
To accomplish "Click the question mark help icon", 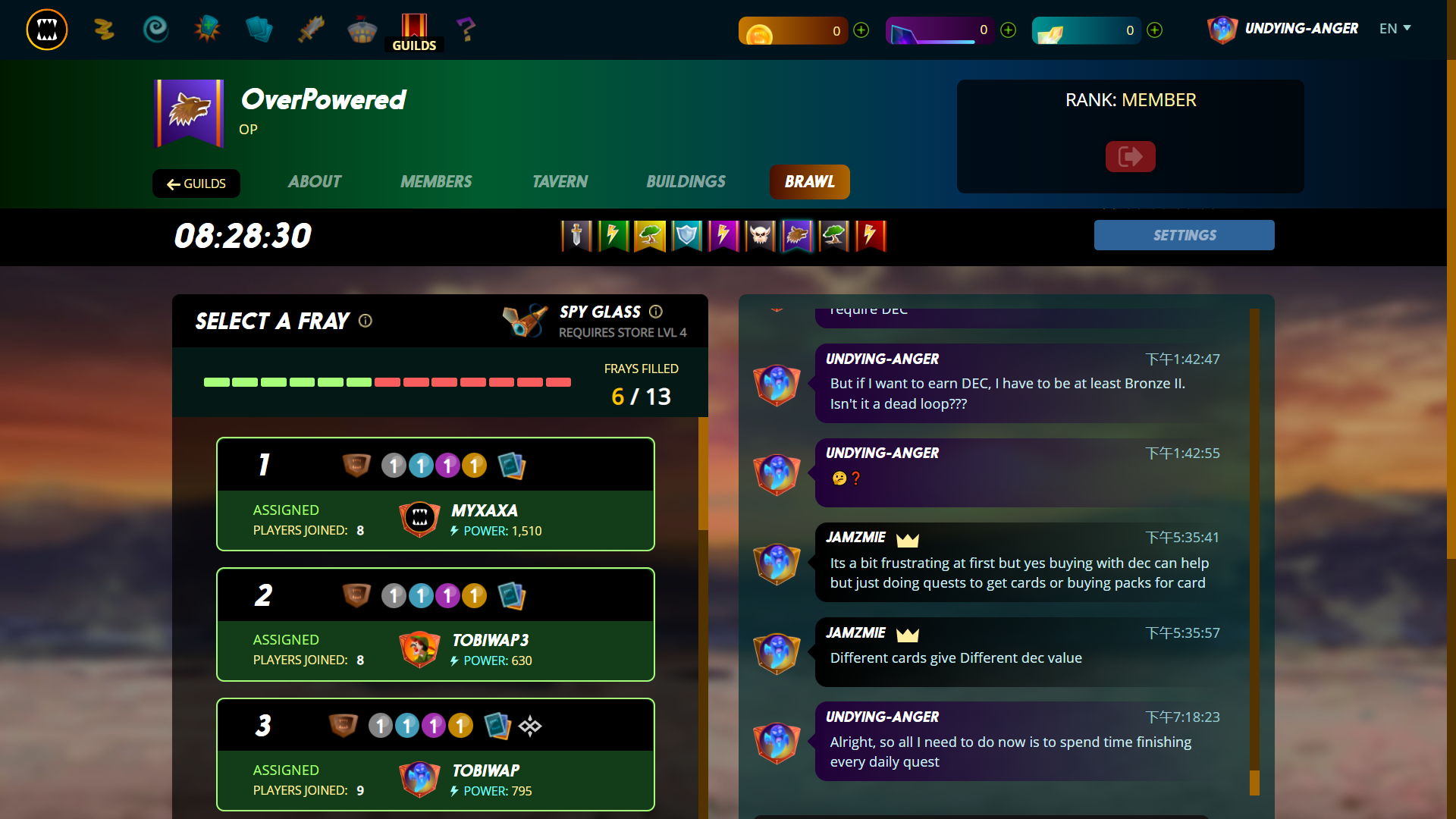I will click(466, 29).
